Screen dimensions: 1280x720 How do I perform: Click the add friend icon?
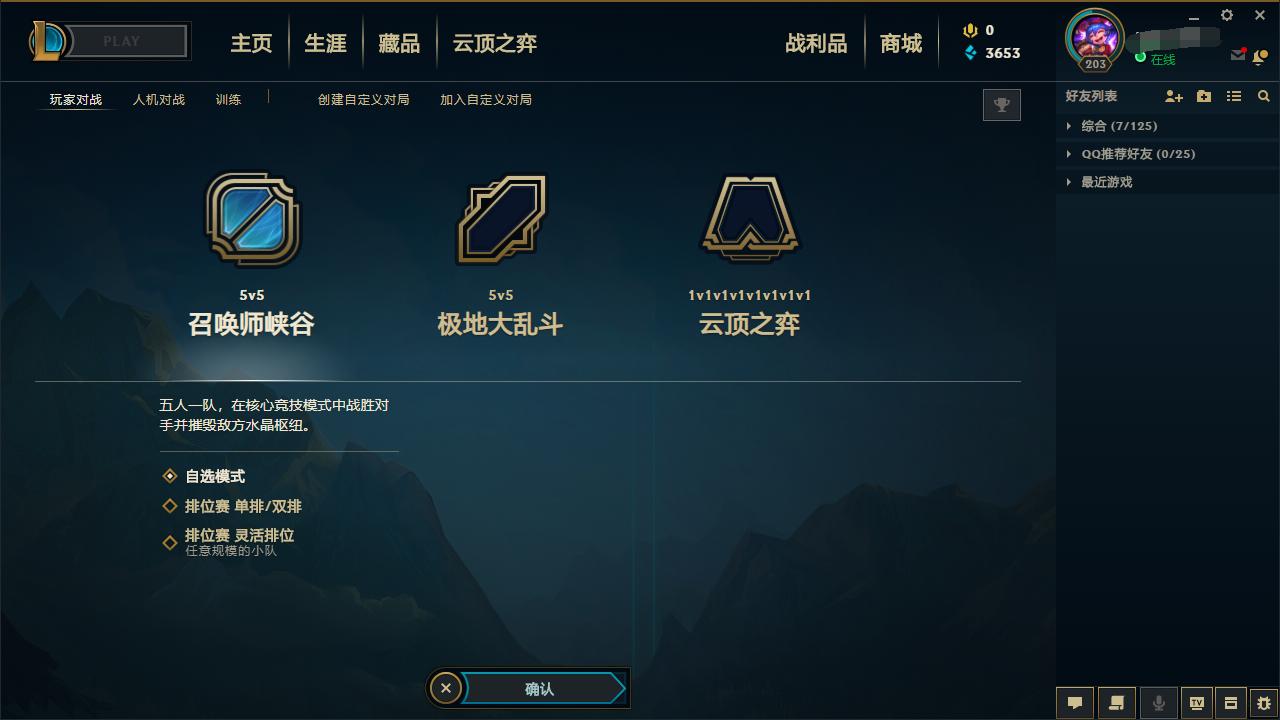pos(1173,96)
